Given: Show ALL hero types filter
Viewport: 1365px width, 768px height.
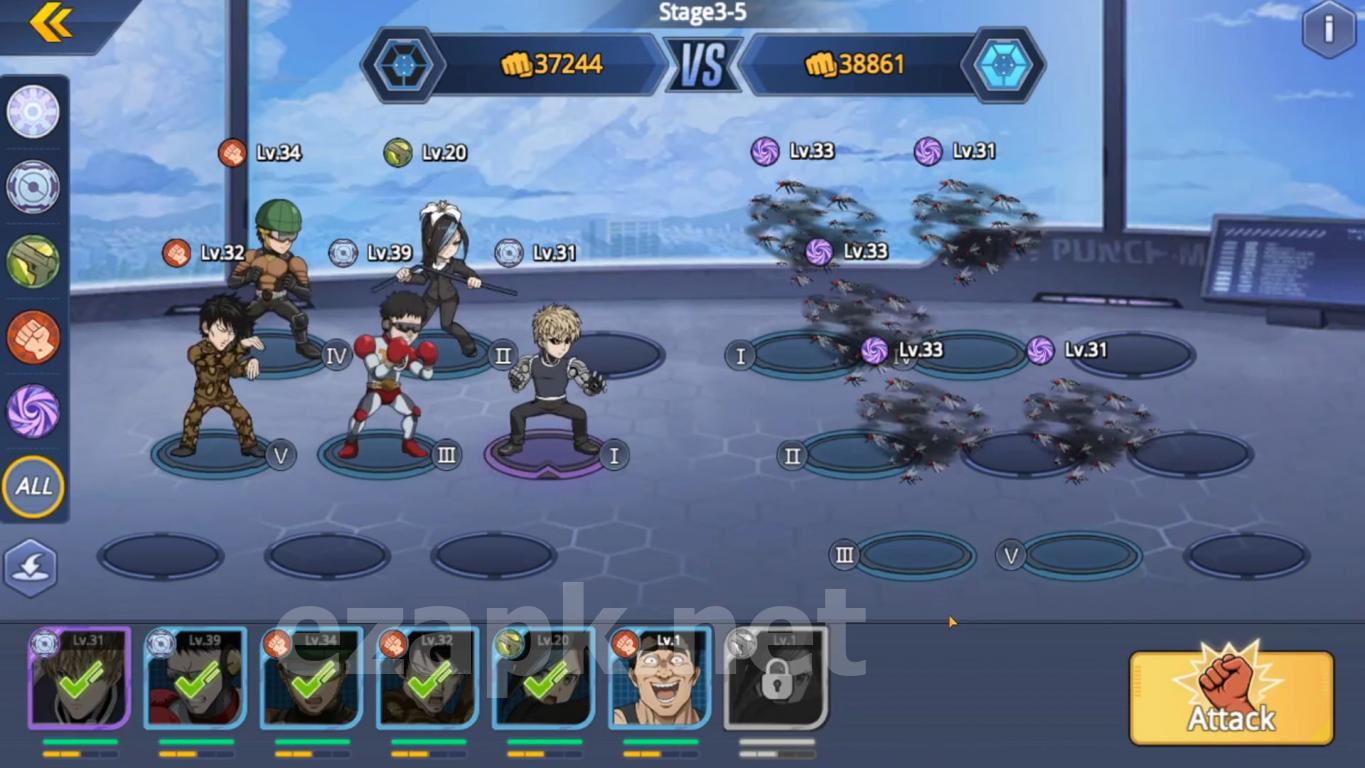Looking at the screenshot, I should (x=33, y=487).
